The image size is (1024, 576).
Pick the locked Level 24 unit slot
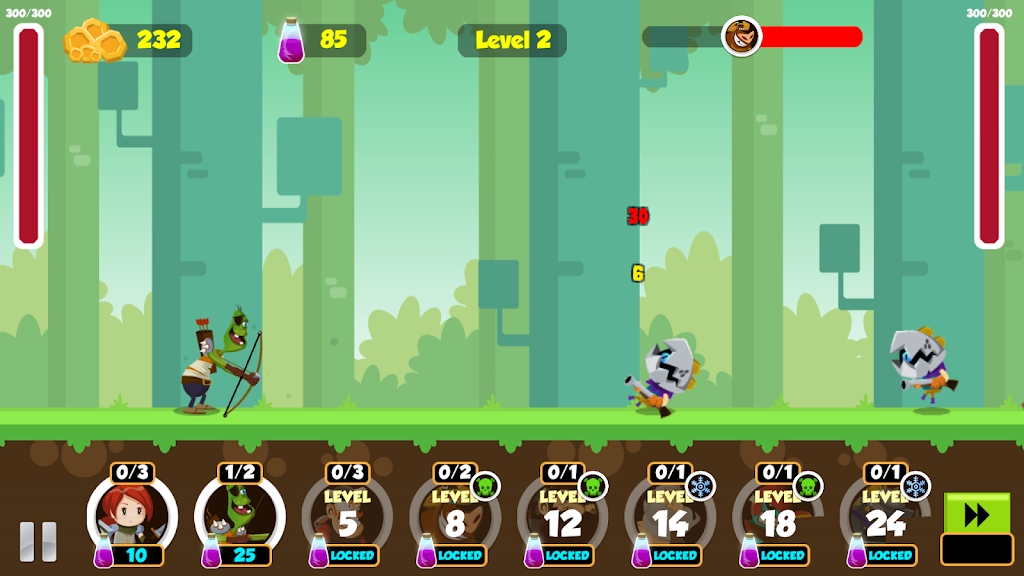(x=885, y=516)
